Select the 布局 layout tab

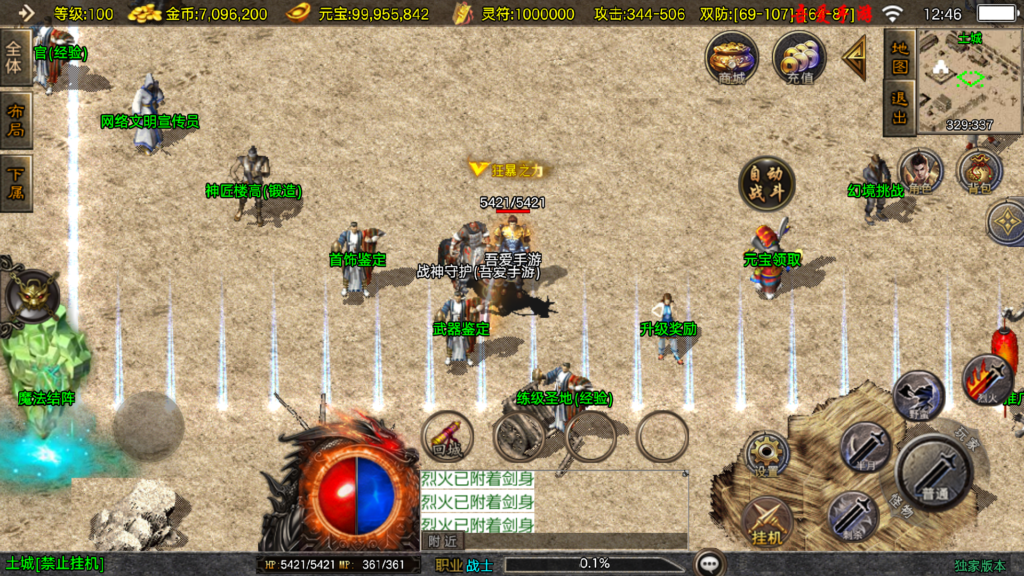16,119
